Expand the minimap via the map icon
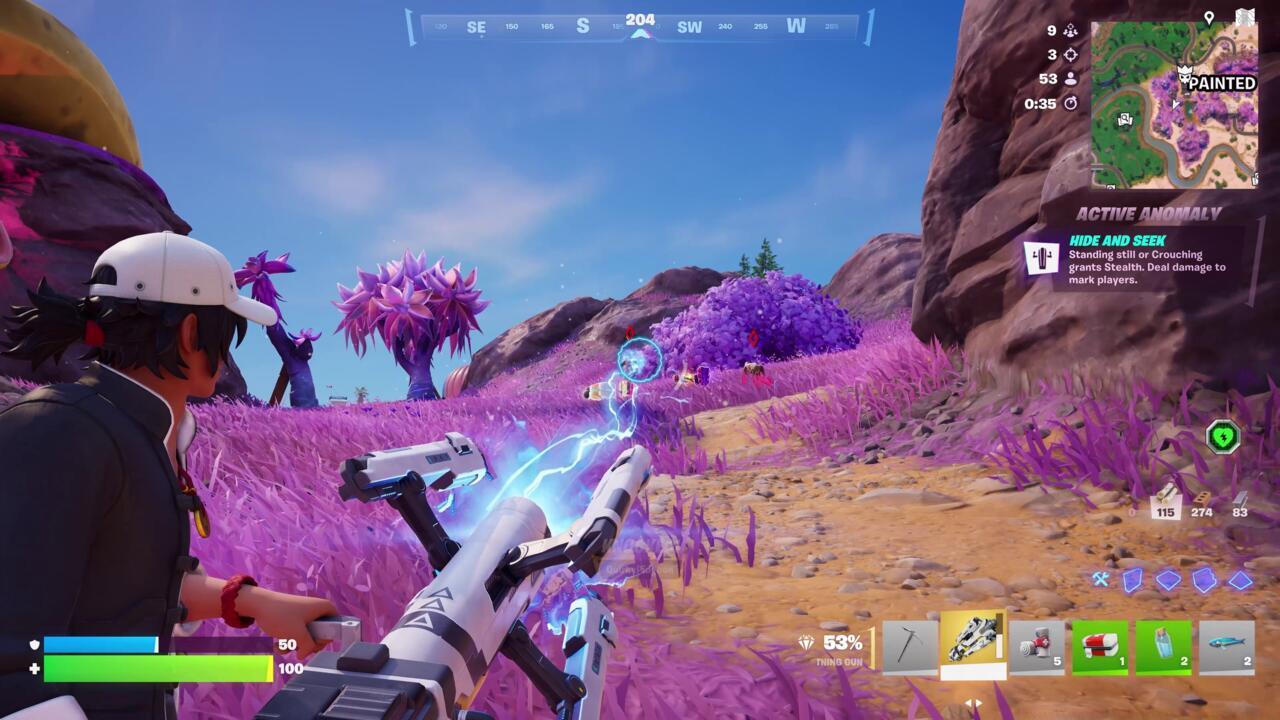This screenshot has height=720, width=1280. tap(1245, 14)
